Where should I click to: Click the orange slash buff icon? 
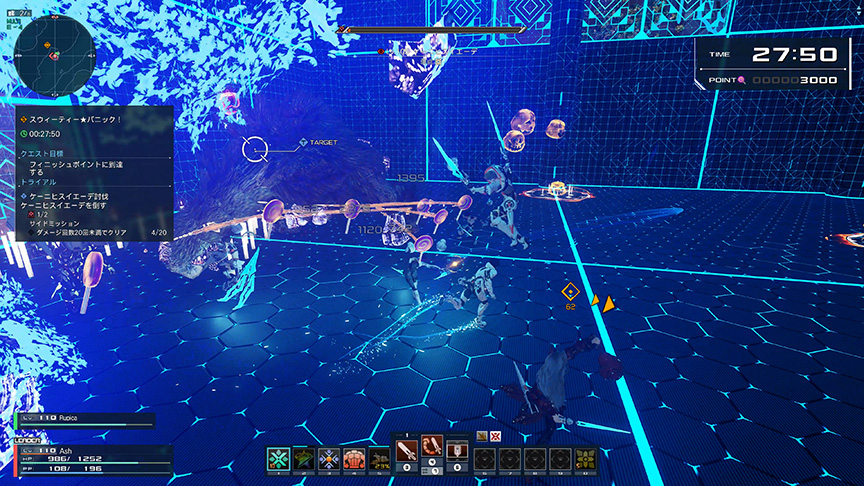point(482,435)
